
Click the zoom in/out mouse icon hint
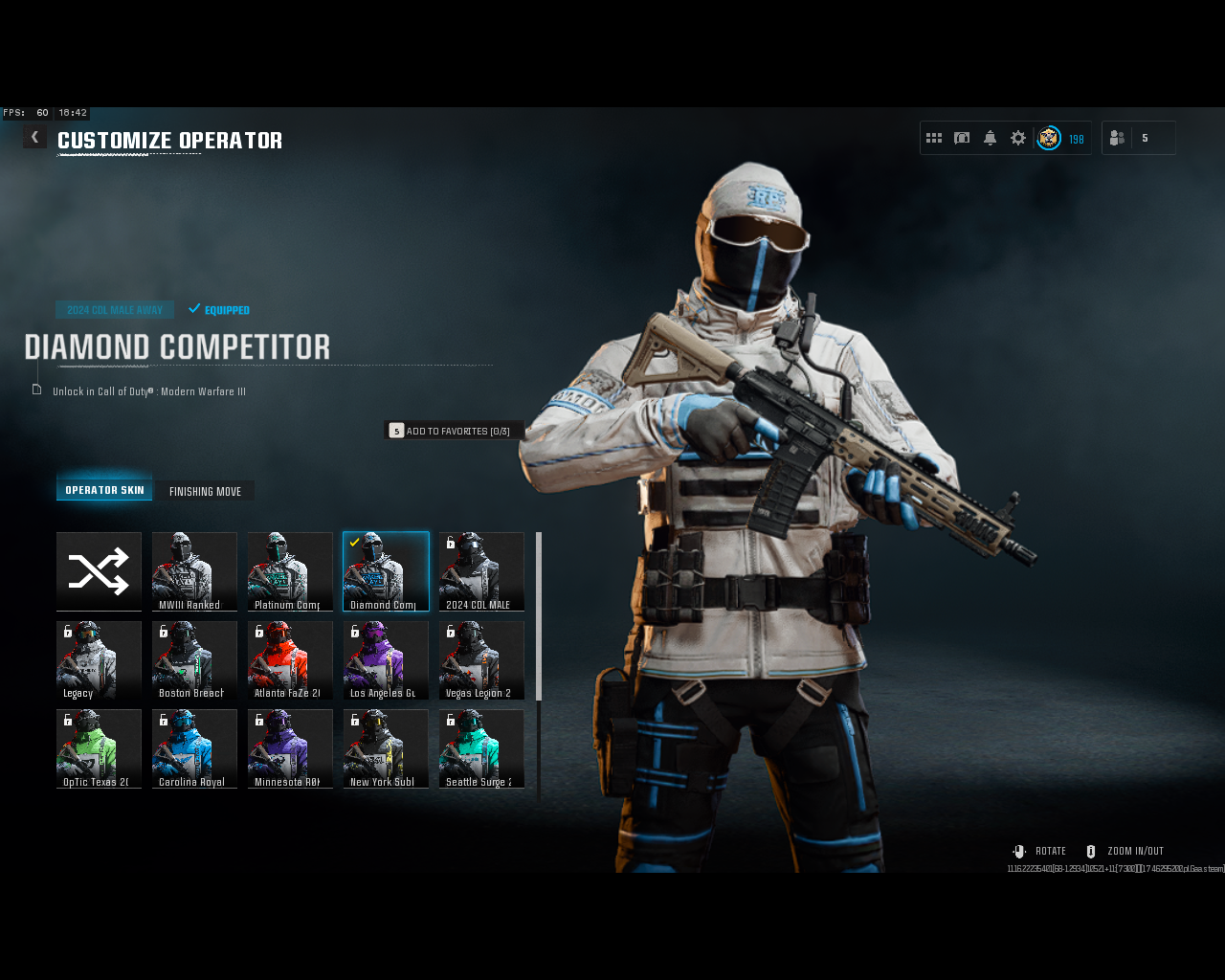coord(1089,850)
